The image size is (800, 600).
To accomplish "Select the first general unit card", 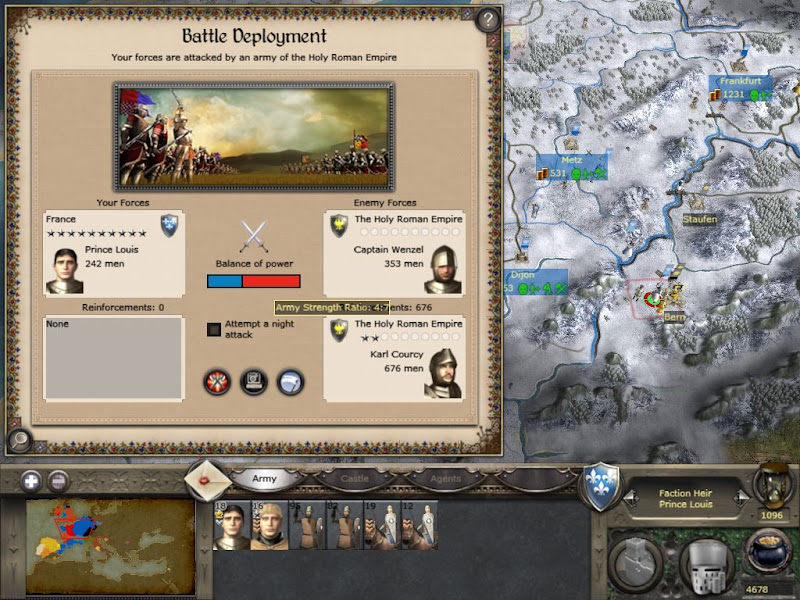I will (230, 525).
